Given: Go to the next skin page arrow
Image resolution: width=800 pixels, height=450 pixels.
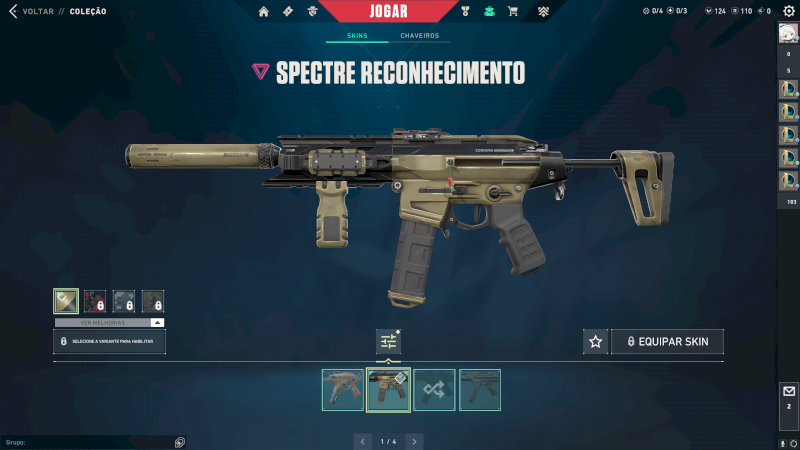Looking at the screenshot, I should [414, 441].
